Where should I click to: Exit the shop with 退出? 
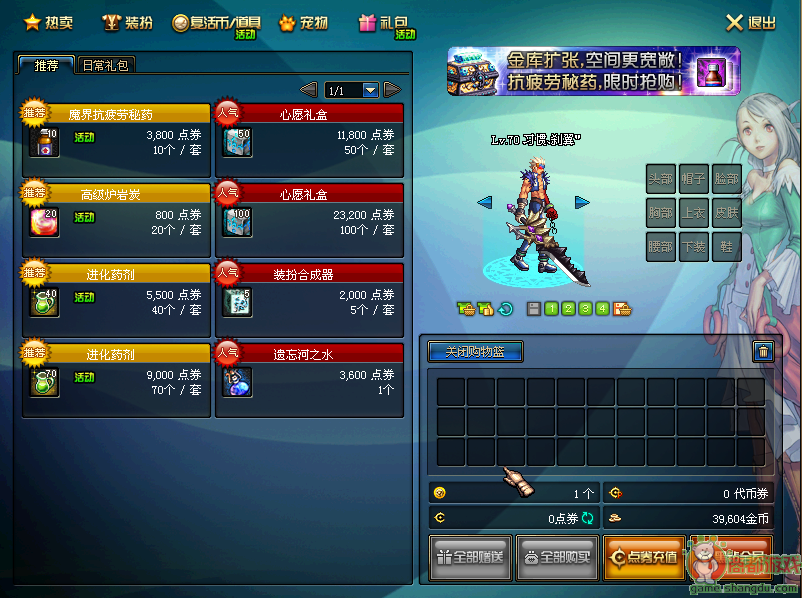(751, 22)
